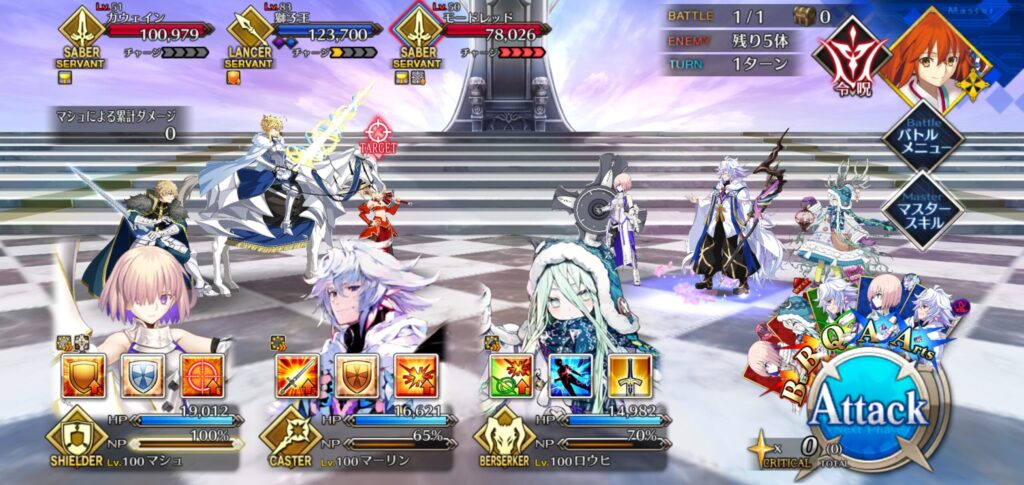1024x485 pixels.
Task: Activate Mash's orange shield defense-up skill
Action: pyautogui.click(x=83, y=375)
